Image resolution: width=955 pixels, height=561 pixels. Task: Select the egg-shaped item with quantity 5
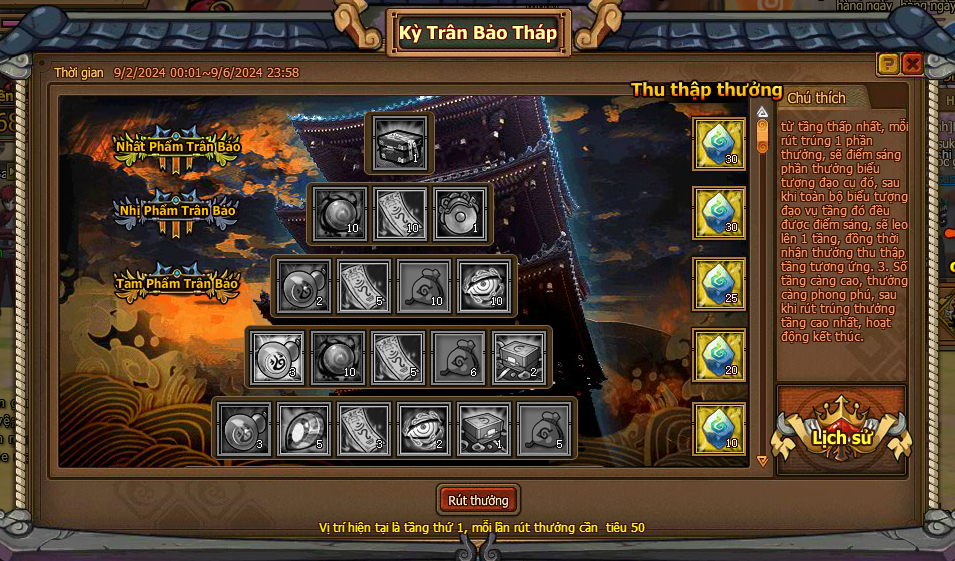[x=304, y=428]
